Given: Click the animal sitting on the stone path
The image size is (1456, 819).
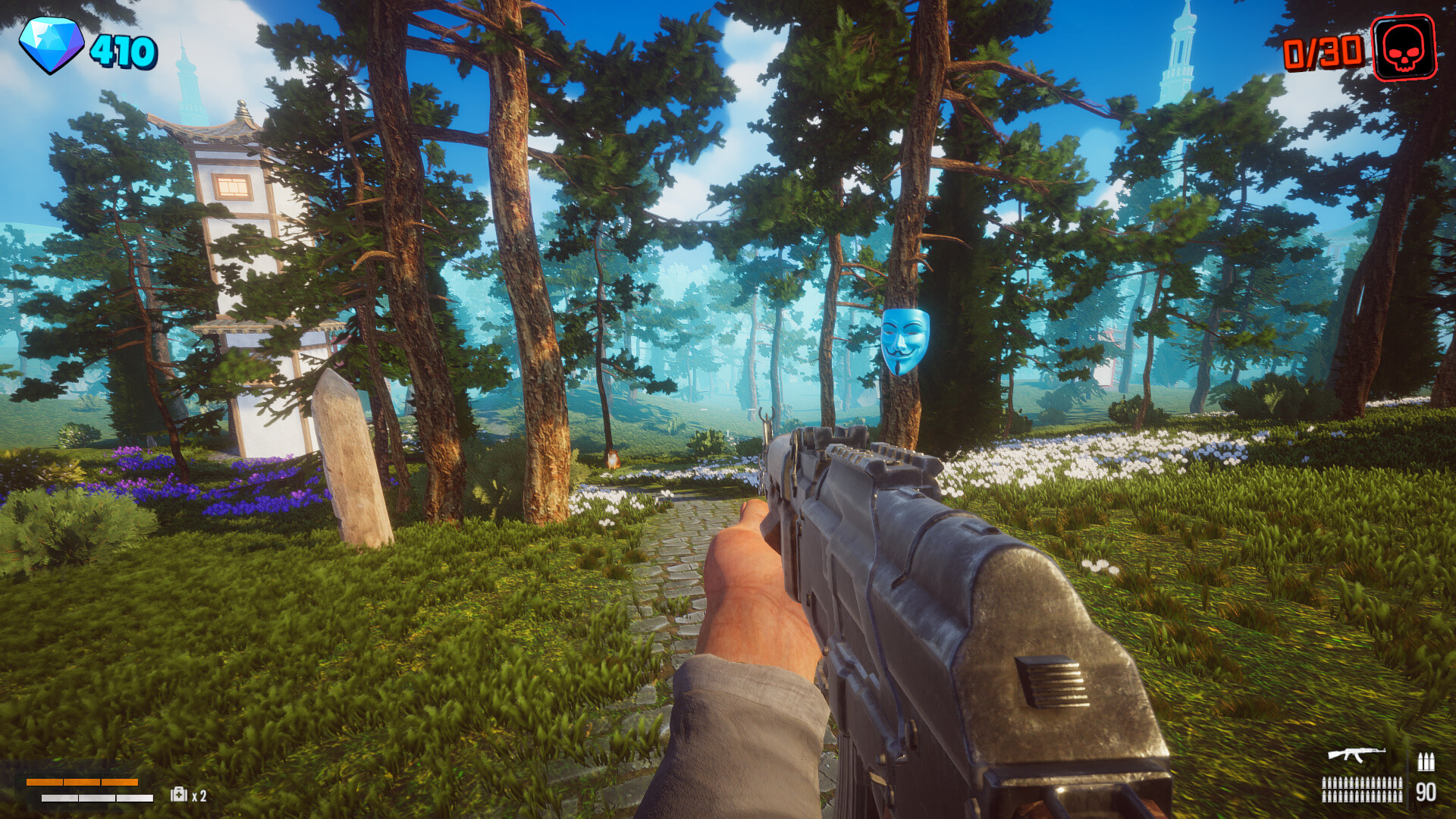Looking at the screenshot, I should point(613,459).
